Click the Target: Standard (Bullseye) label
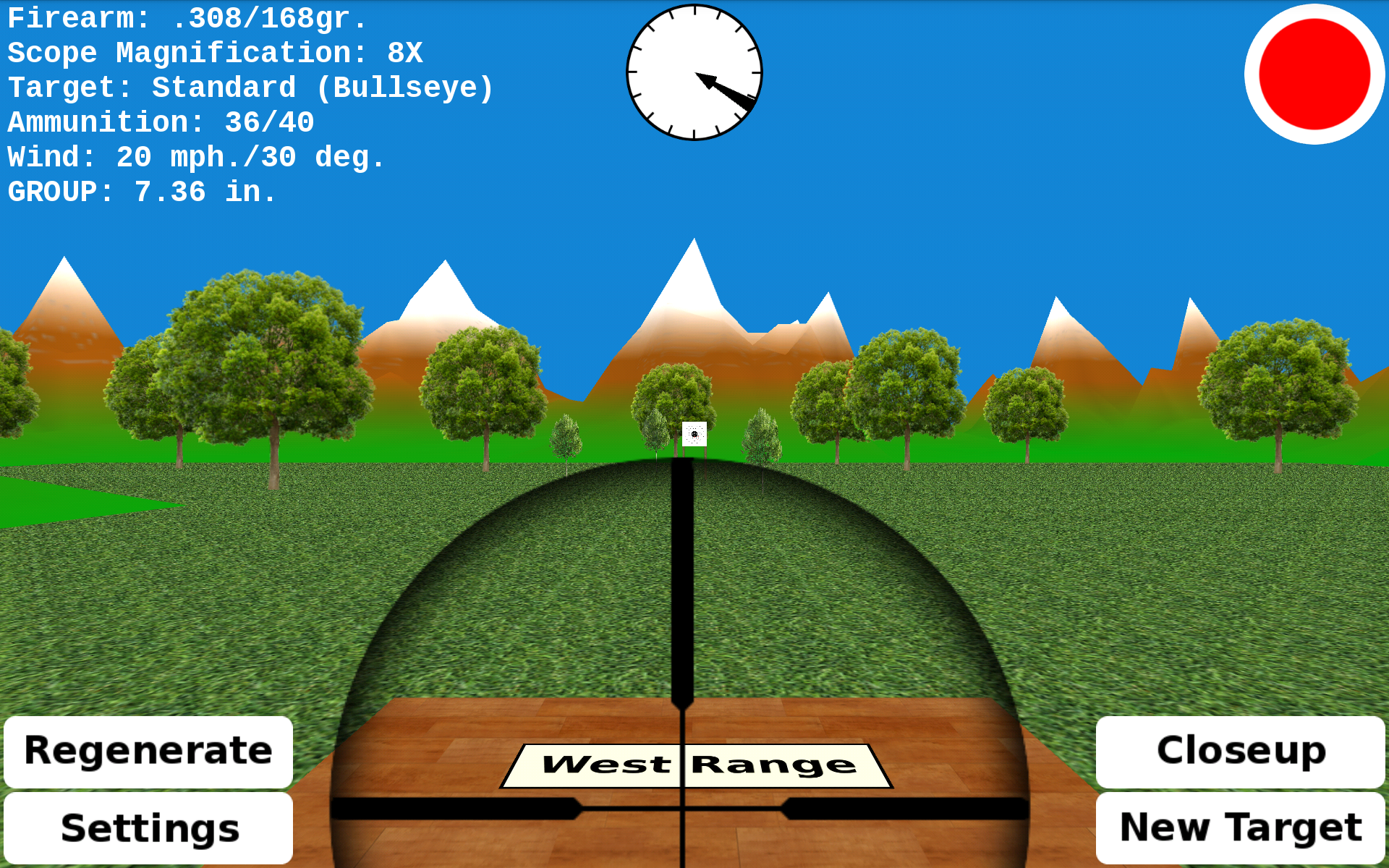Screen dimensions: 1389x868 tap(251, 88)
